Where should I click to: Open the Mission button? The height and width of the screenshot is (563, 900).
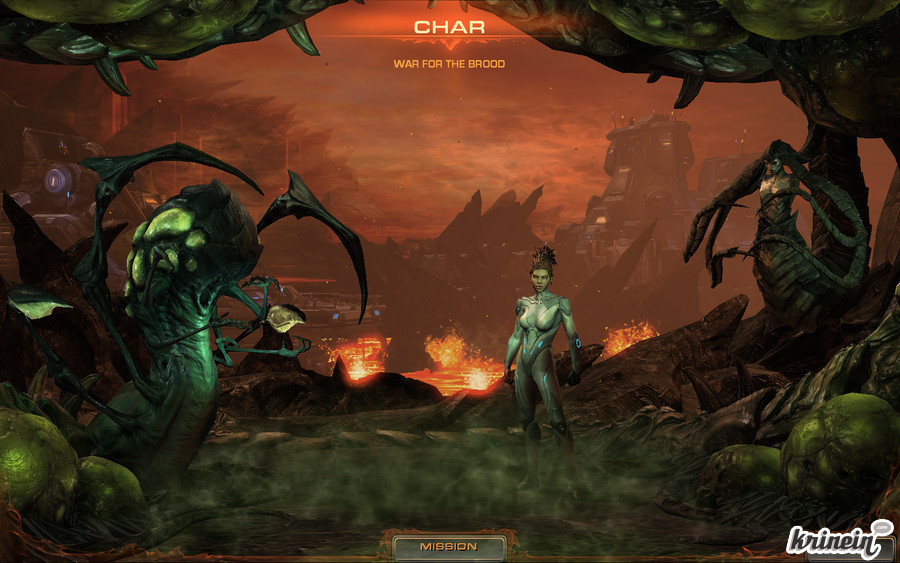coord(448,547)
